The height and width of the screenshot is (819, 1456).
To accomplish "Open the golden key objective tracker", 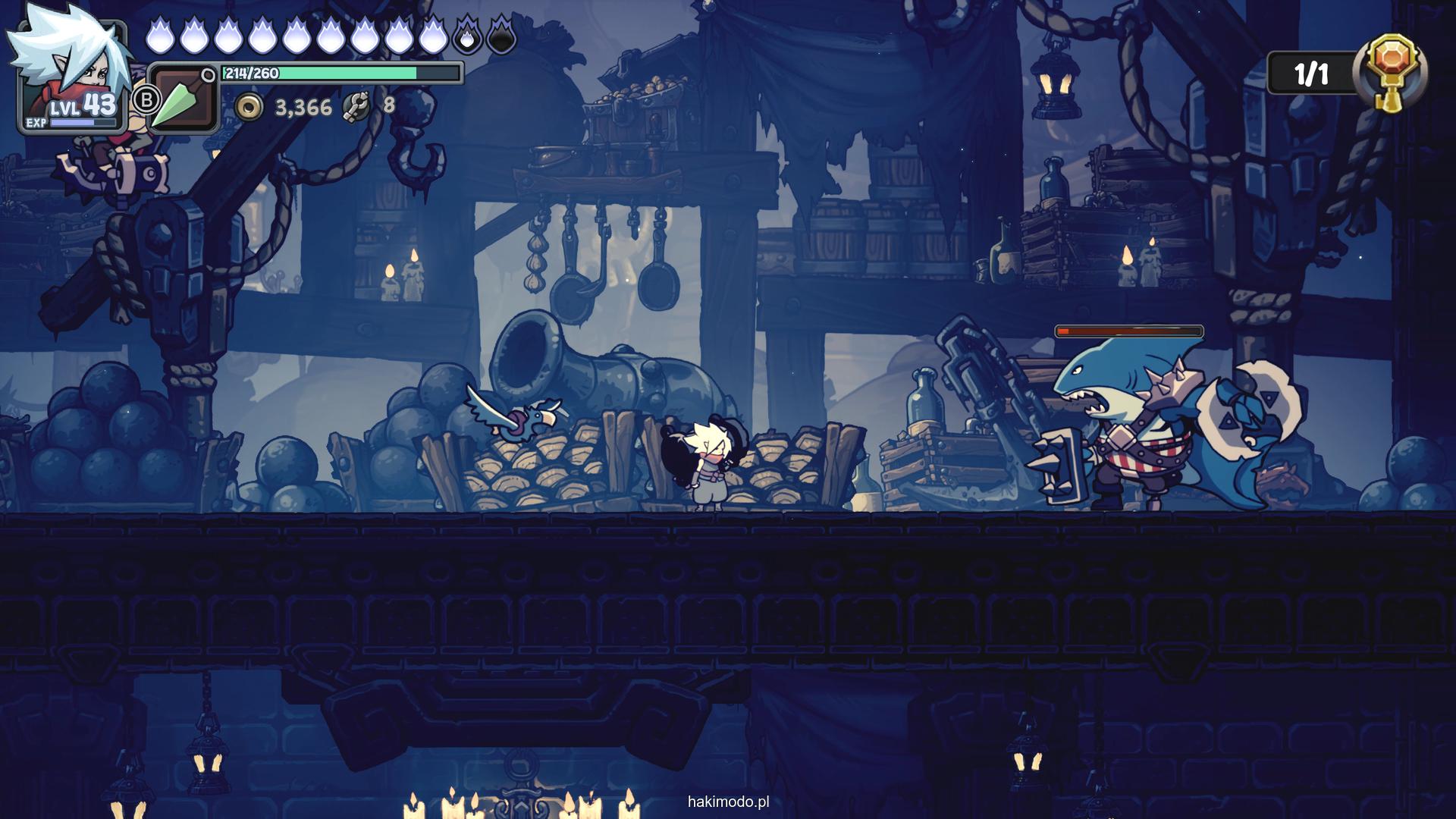I will (x=1394, y=74).
